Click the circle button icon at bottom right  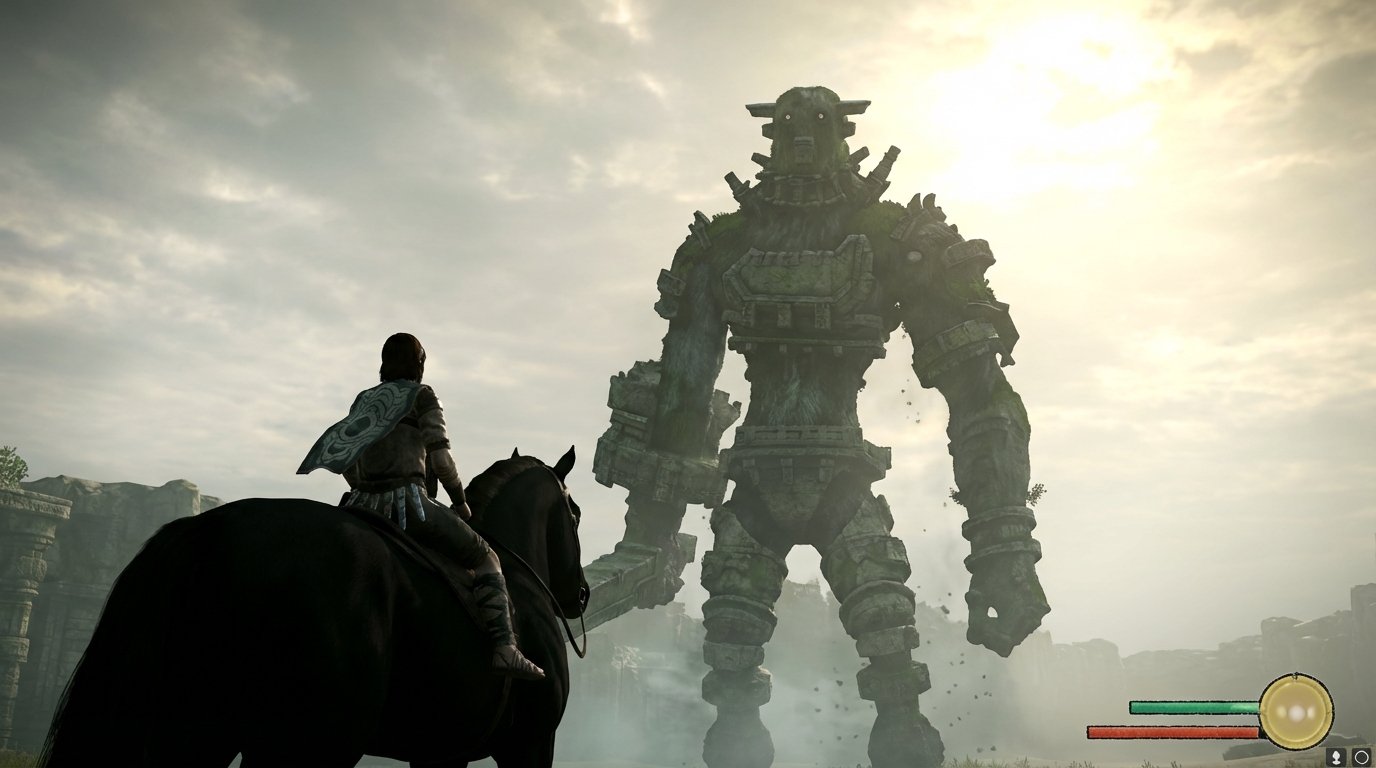click(1362, 757)
